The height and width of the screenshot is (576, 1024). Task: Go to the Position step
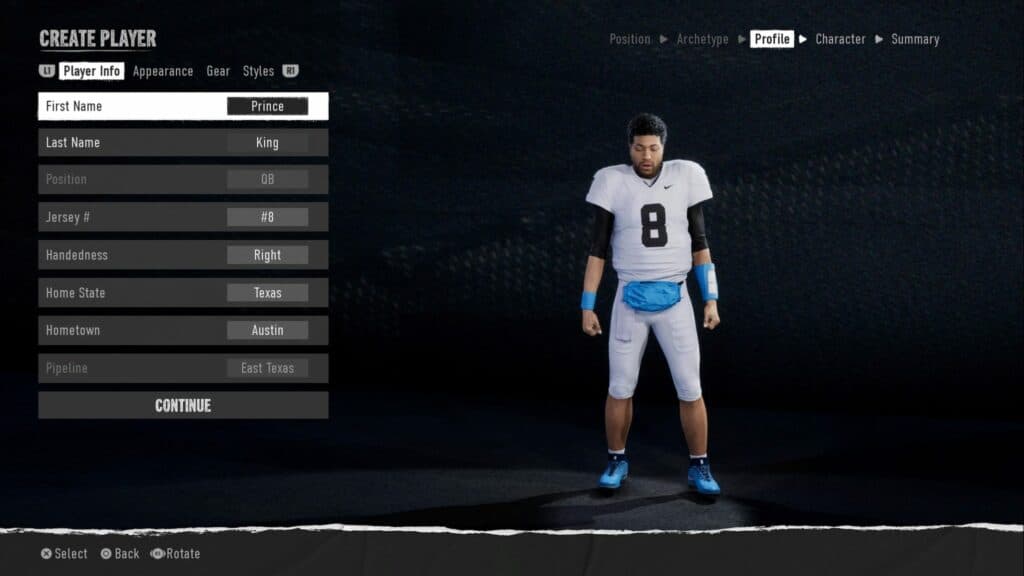(630, 39)
